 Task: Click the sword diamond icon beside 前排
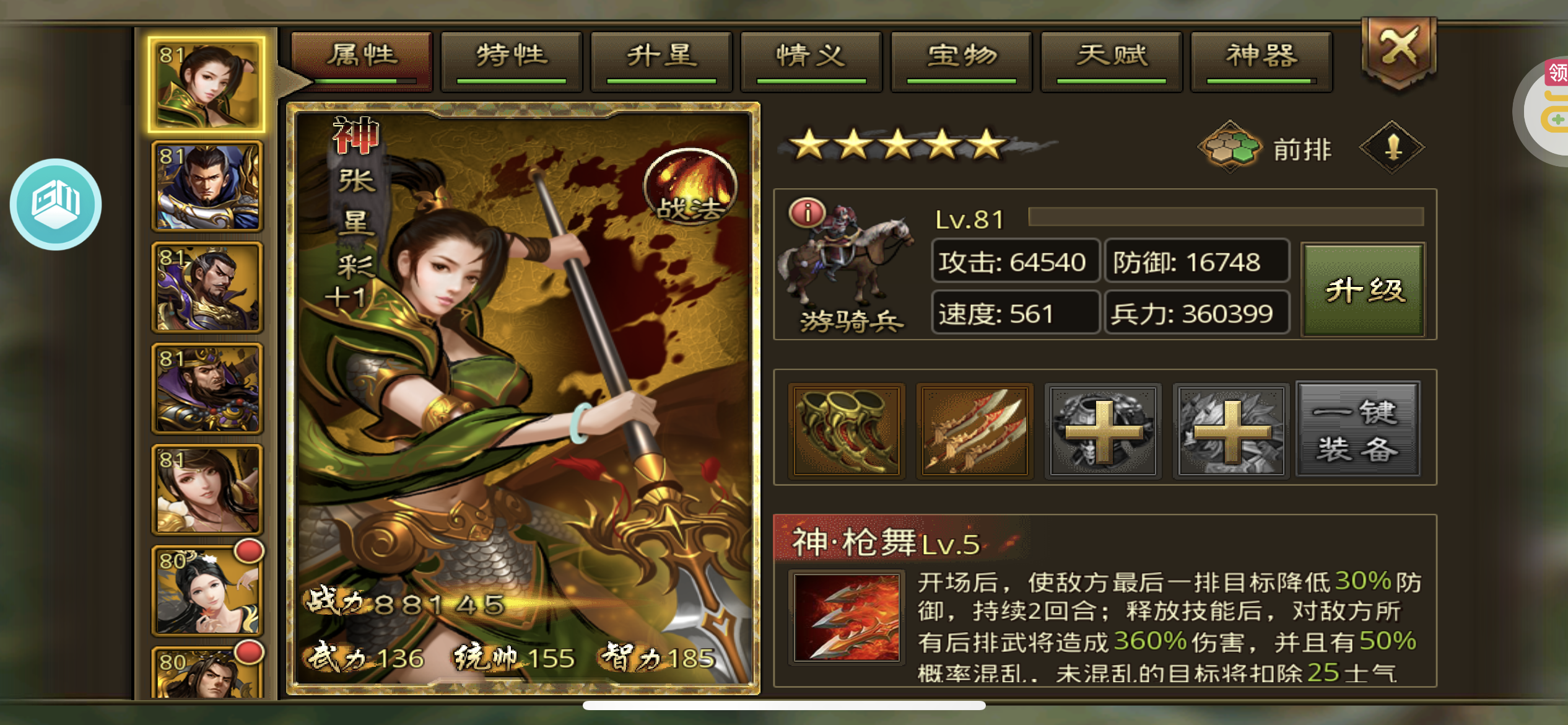(1392, 147)
